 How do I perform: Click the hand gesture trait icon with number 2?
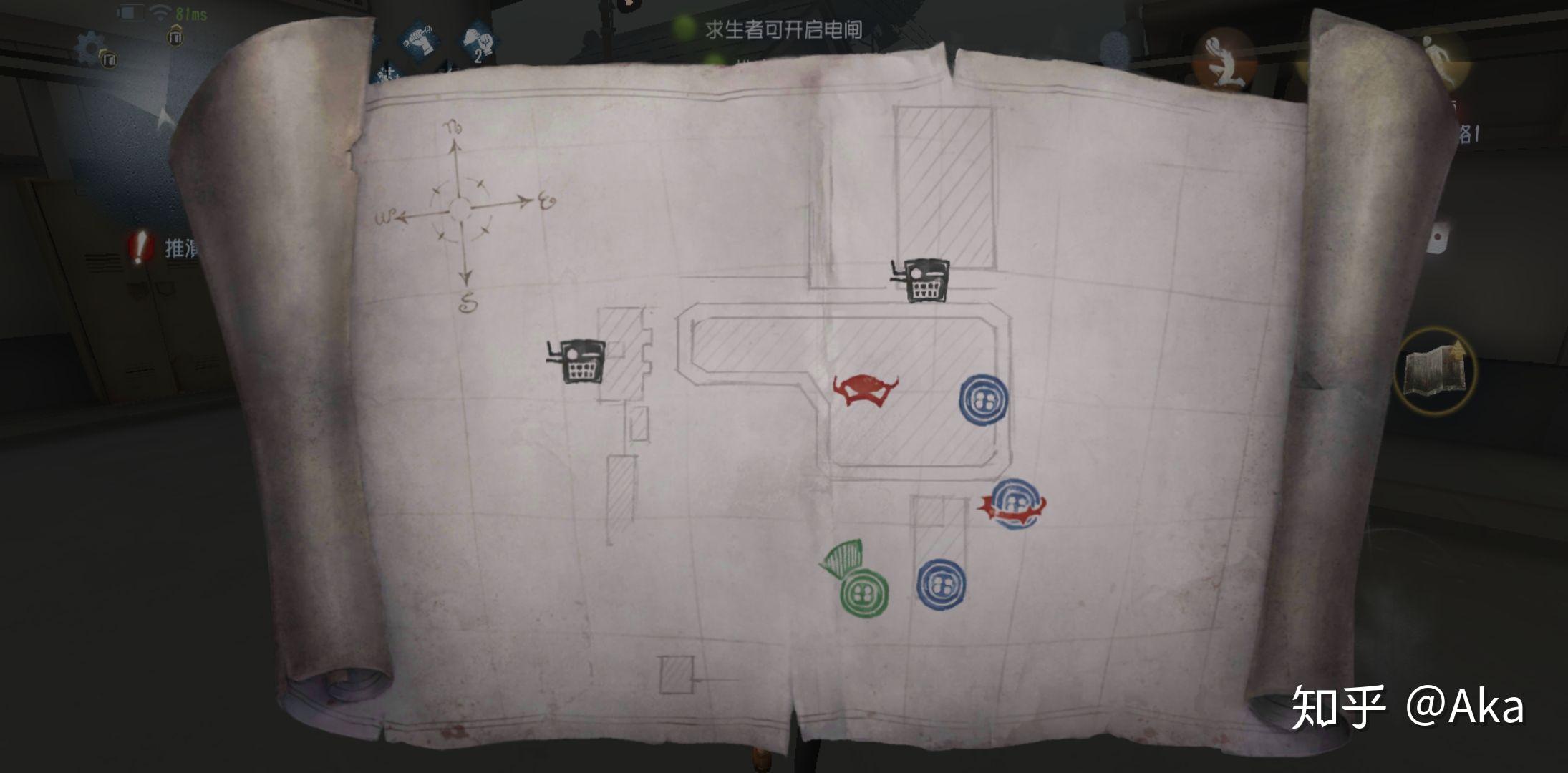(x=478, y=39)
